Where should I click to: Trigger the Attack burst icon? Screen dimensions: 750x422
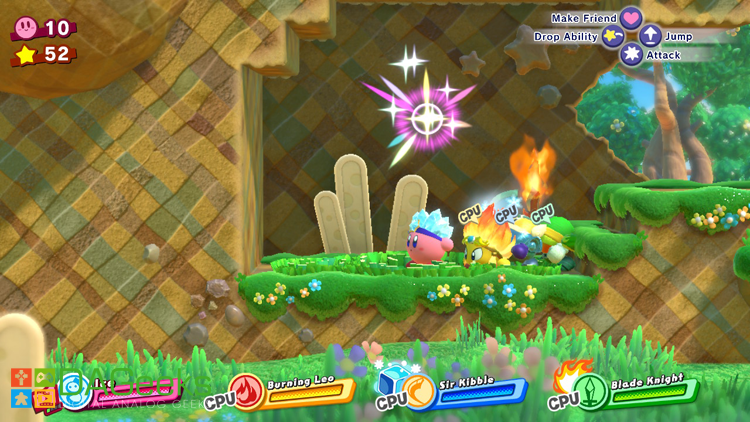(631, 54)
